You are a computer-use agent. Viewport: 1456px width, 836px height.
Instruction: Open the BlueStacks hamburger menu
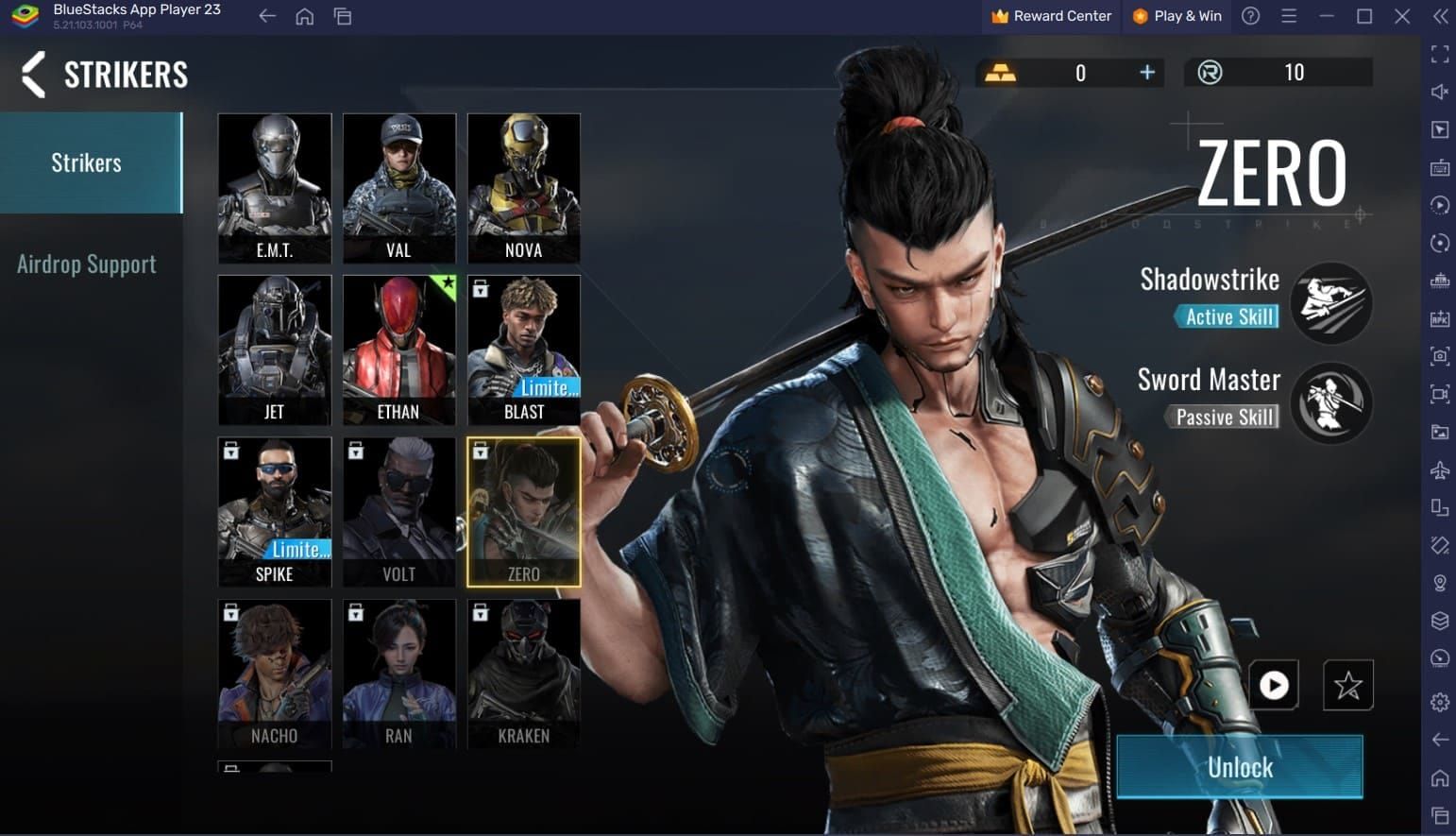coord(1289,16)
